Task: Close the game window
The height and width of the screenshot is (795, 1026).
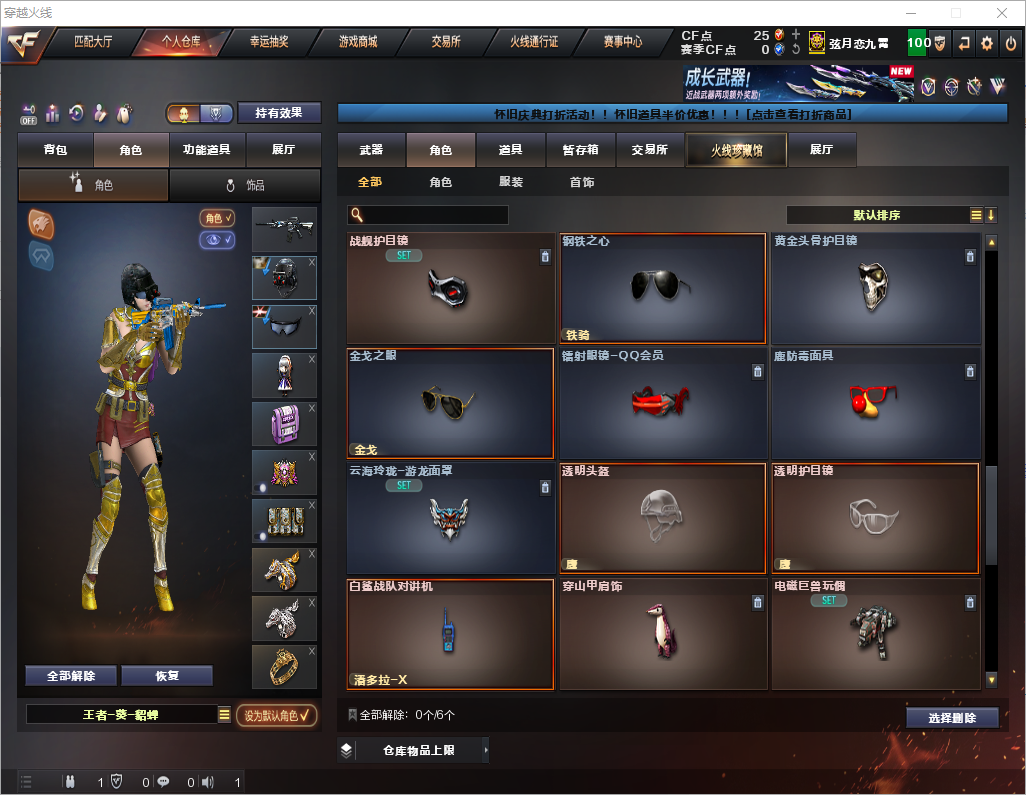Action: pyautogui.click(x=1001, y=13)
